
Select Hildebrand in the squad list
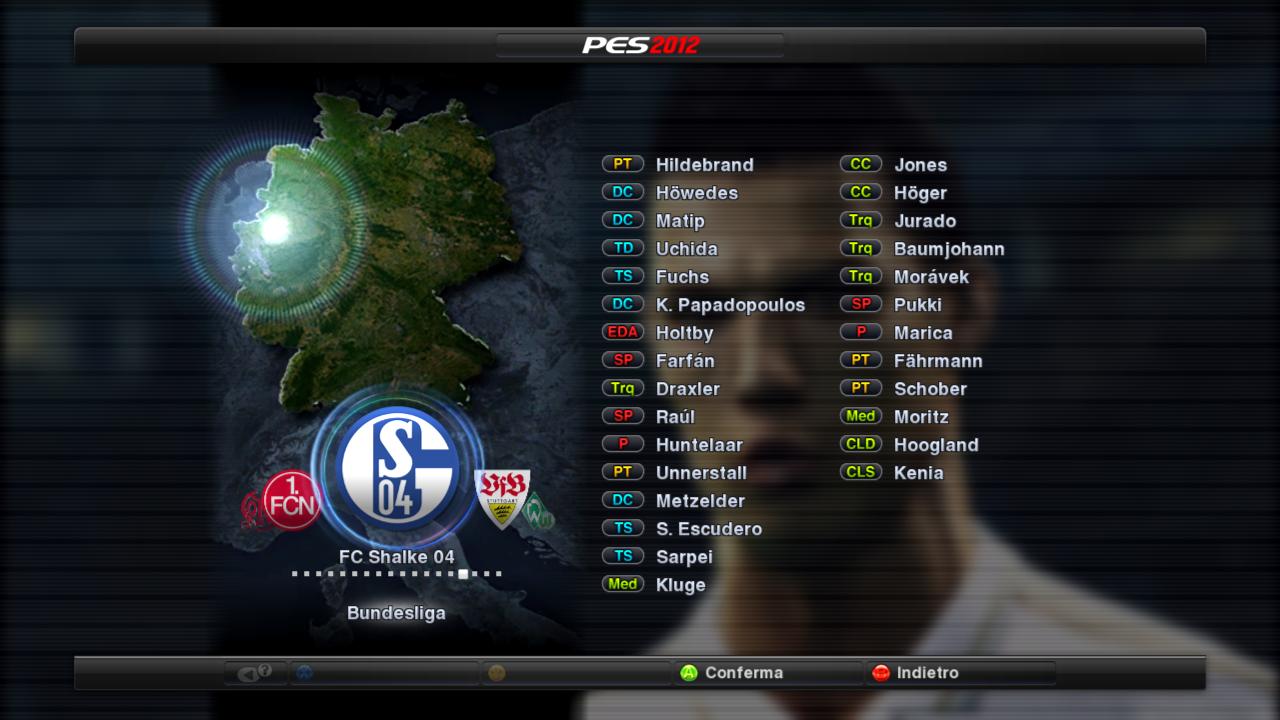704,165
